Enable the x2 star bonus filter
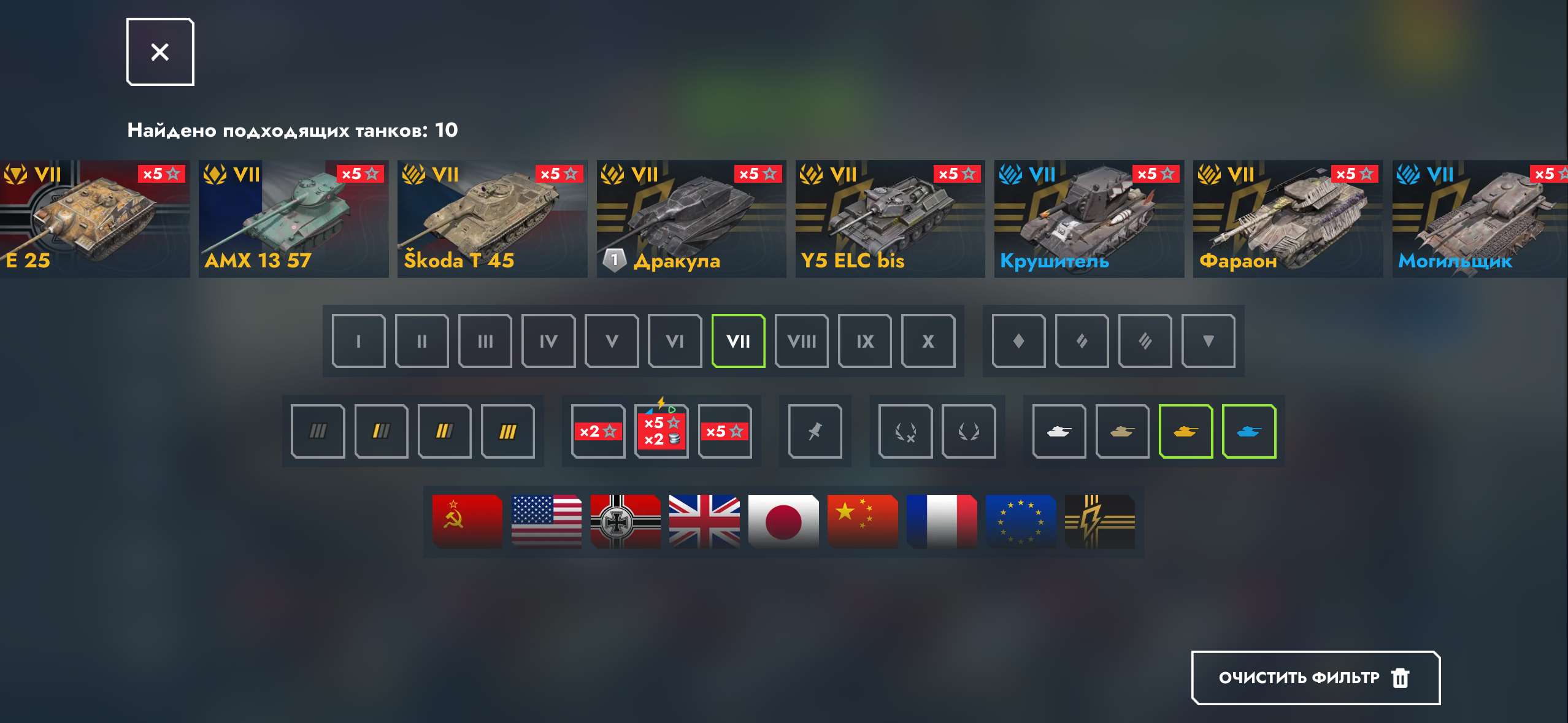The image size is (1568, 723). pos(598,431)
